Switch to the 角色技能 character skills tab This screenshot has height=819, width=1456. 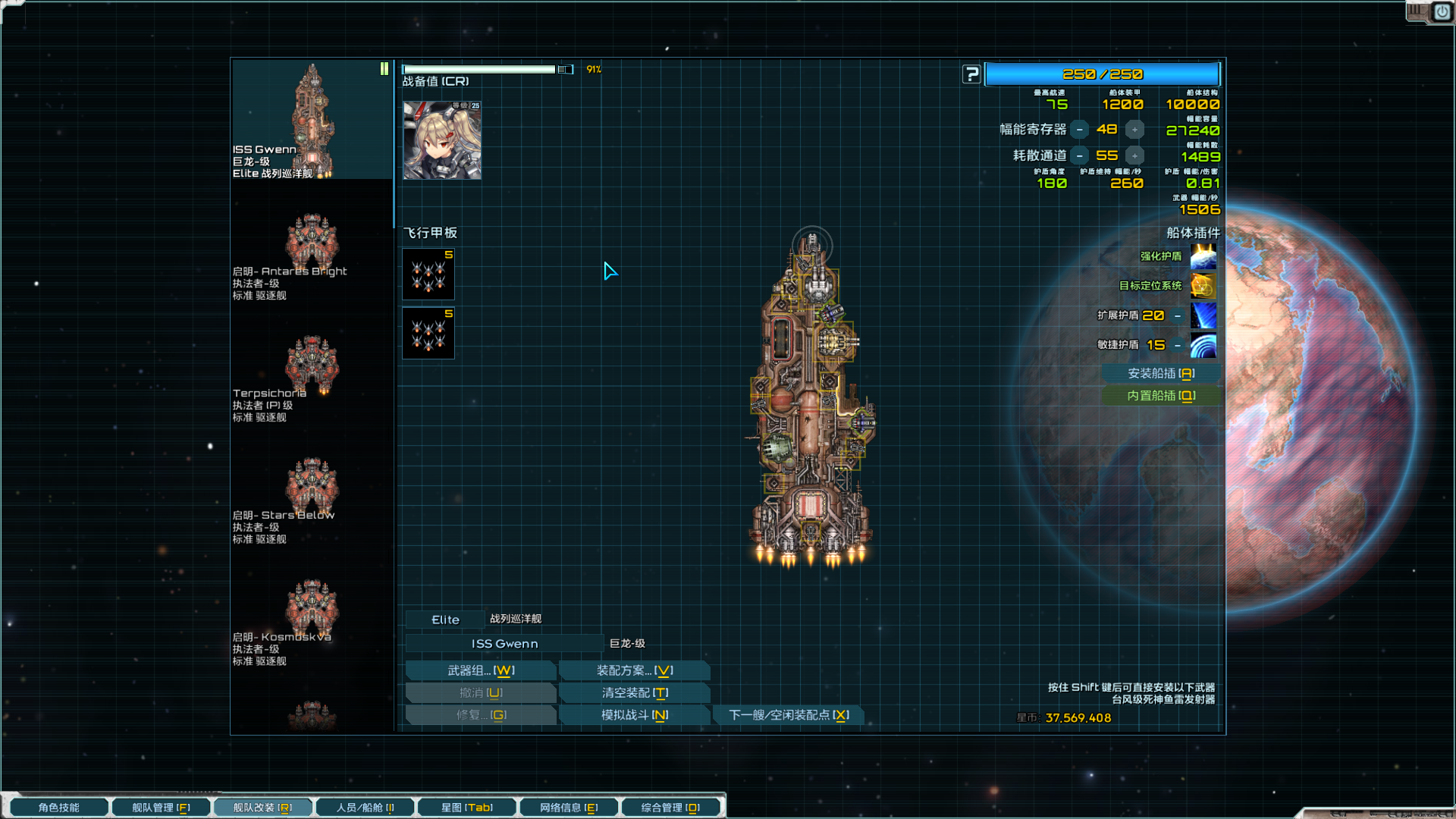[59, 808]
